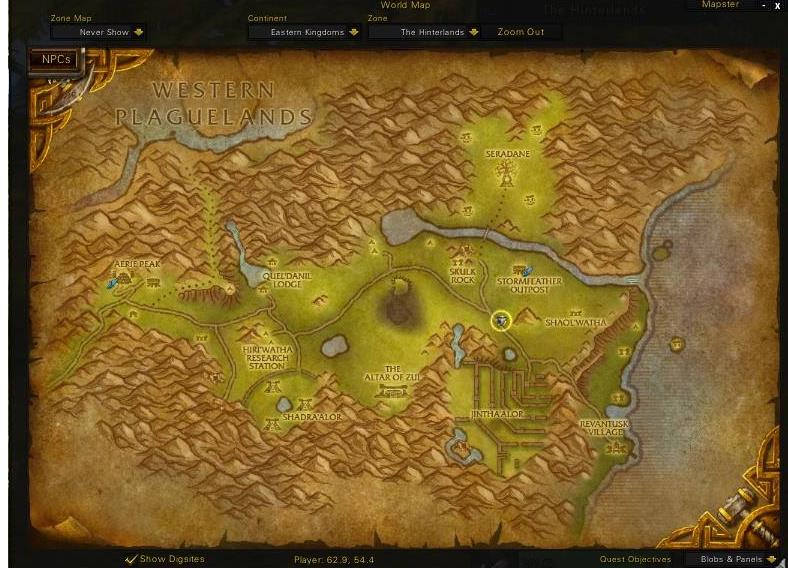Viewport: 788px width, 568px height.
Task: Select the player position marker on the map
Action: [x=501, y=320]
